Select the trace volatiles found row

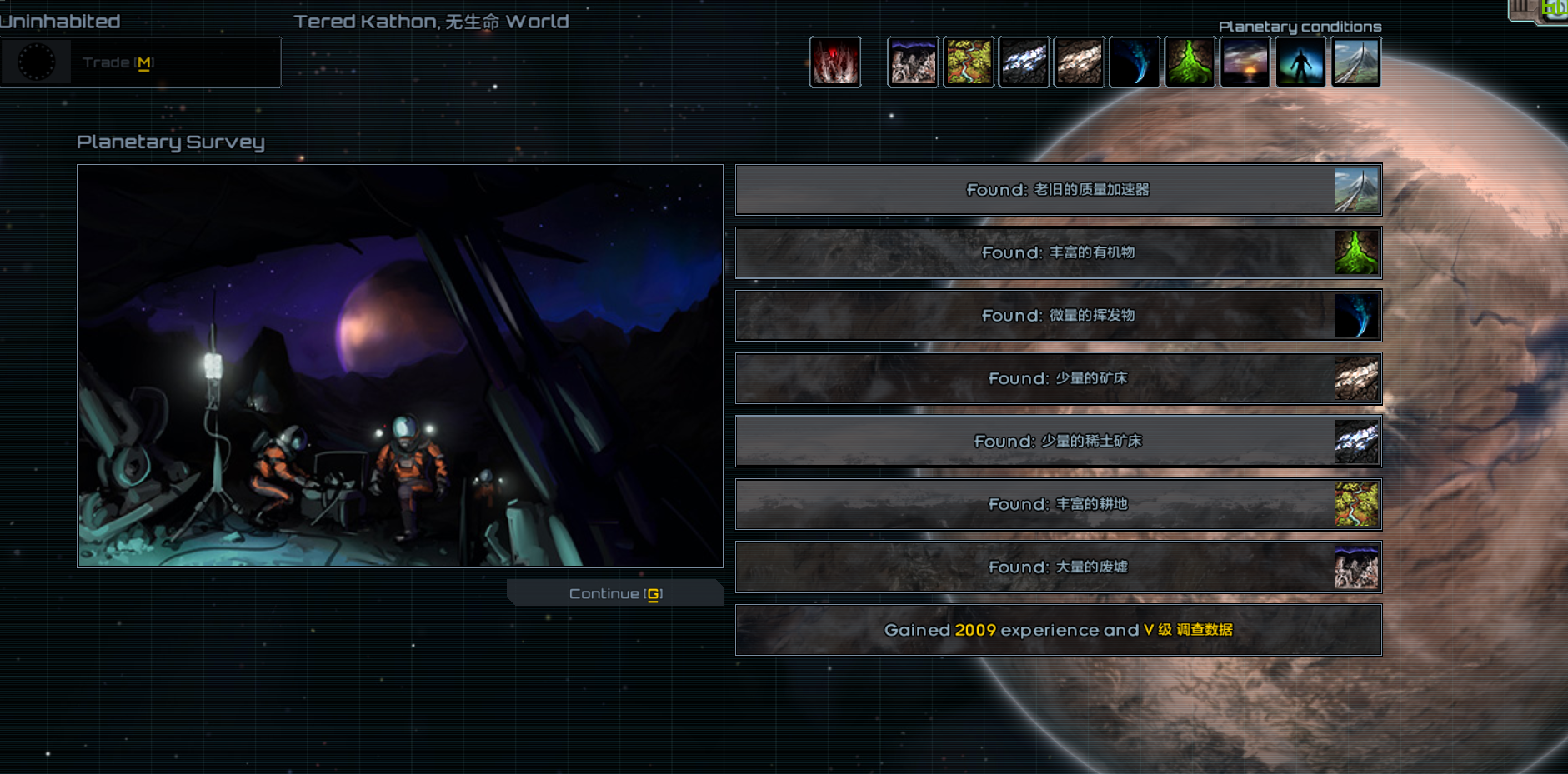click(1058, 316)
